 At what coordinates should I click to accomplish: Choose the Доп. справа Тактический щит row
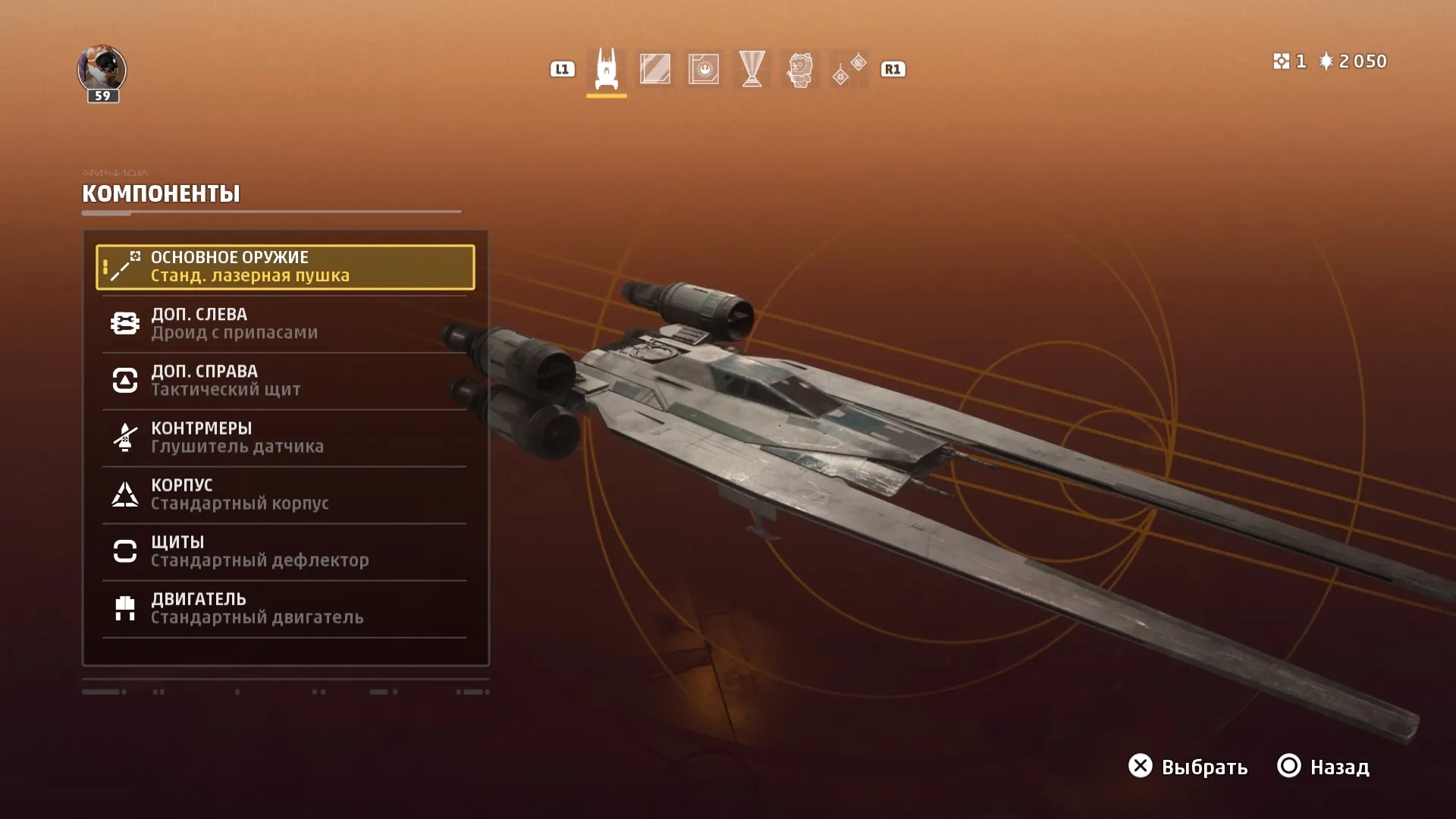[285, 381]
